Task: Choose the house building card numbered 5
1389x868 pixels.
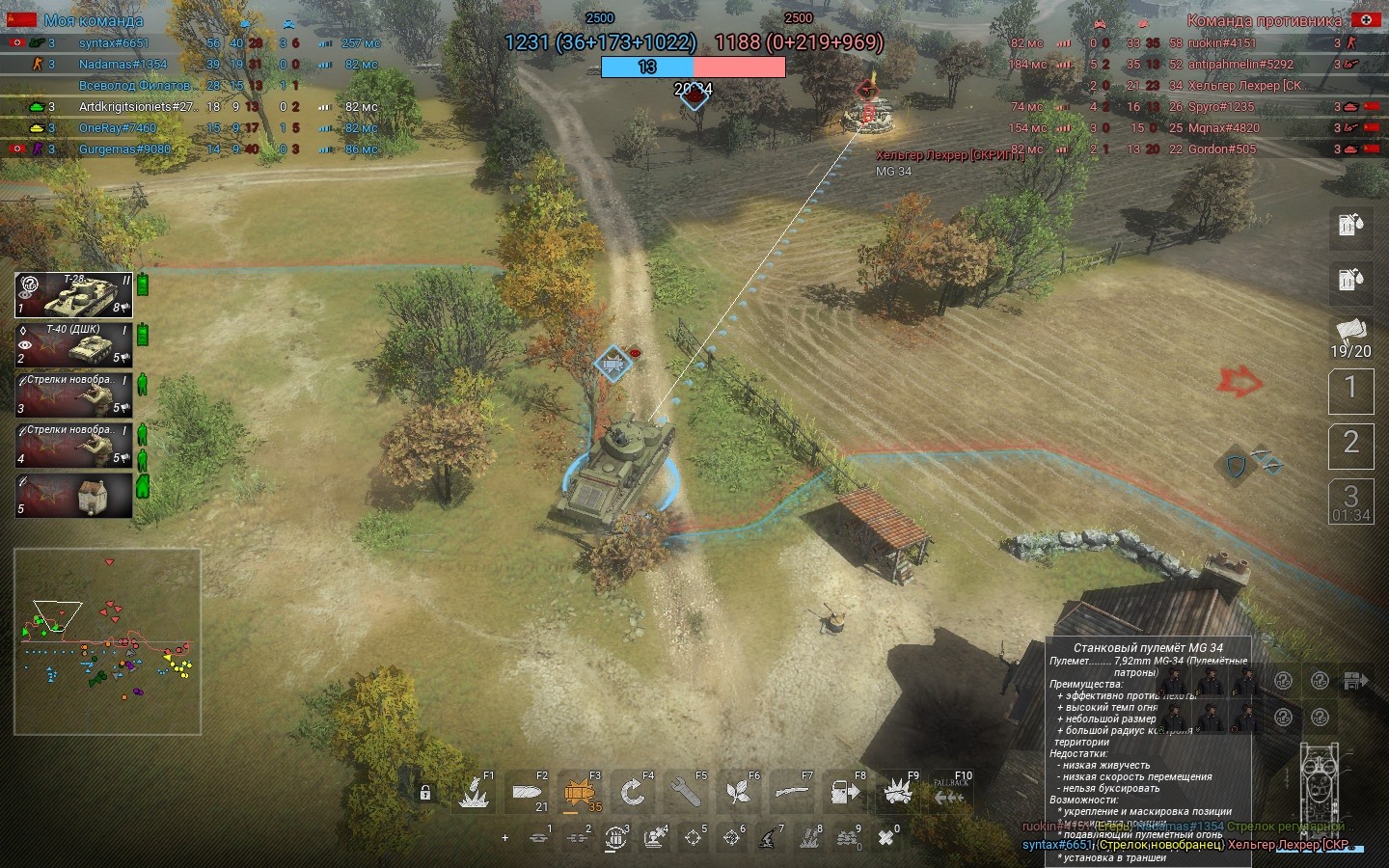Action: point(73,495)
